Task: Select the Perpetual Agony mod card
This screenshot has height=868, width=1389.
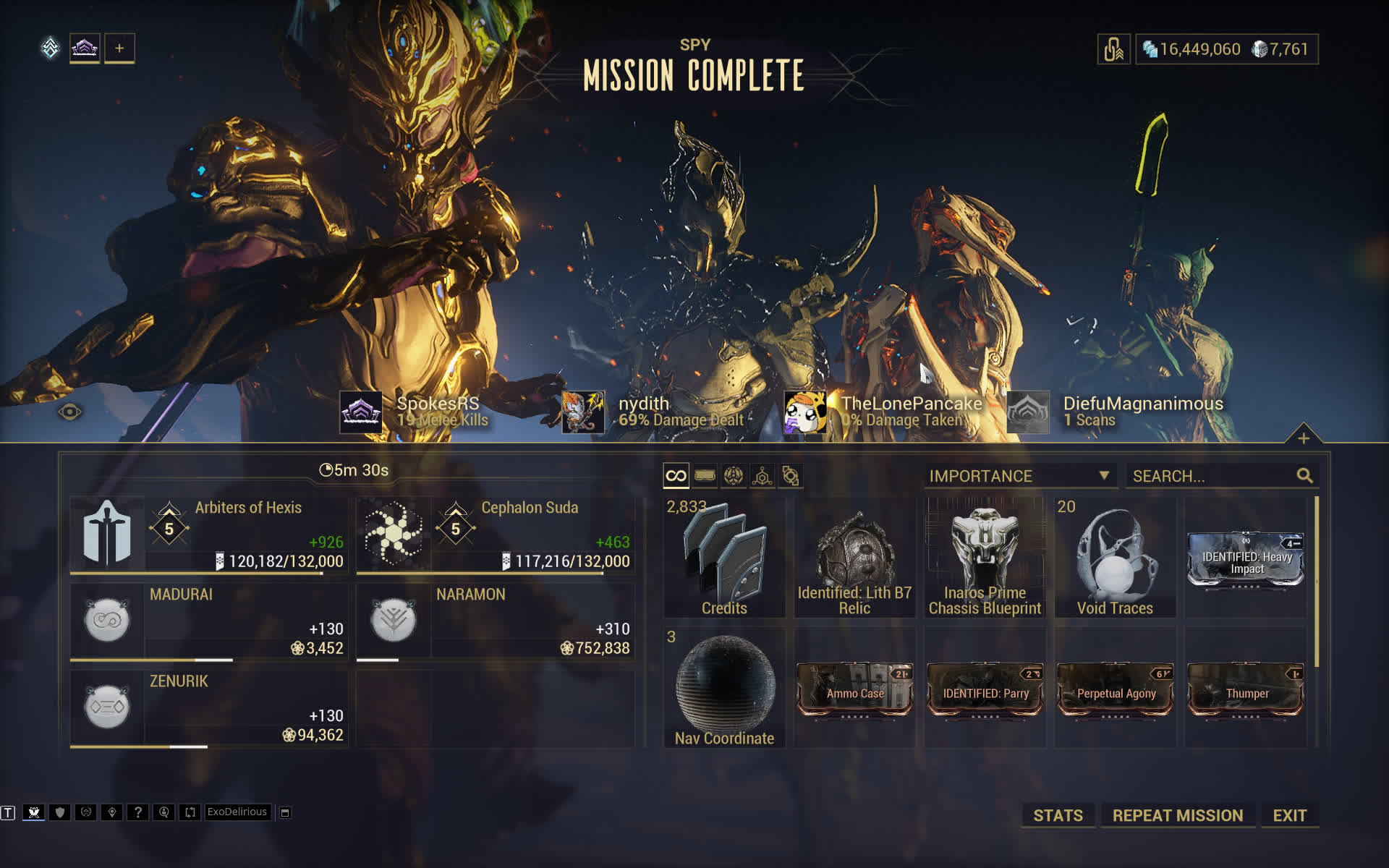Action: (1116, 691)
